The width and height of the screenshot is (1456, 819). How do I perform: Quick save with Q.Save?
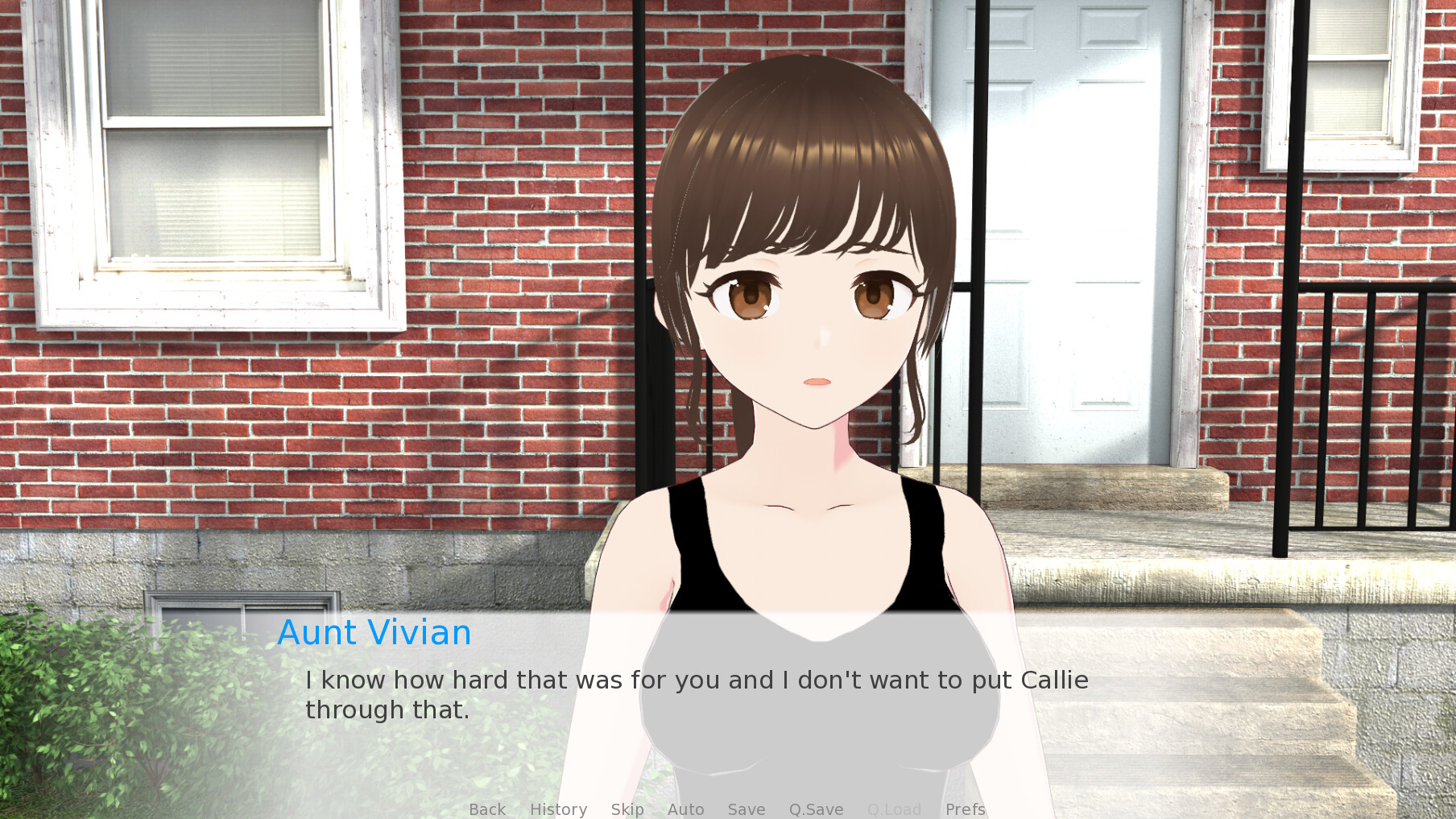(x=815, y=809)
